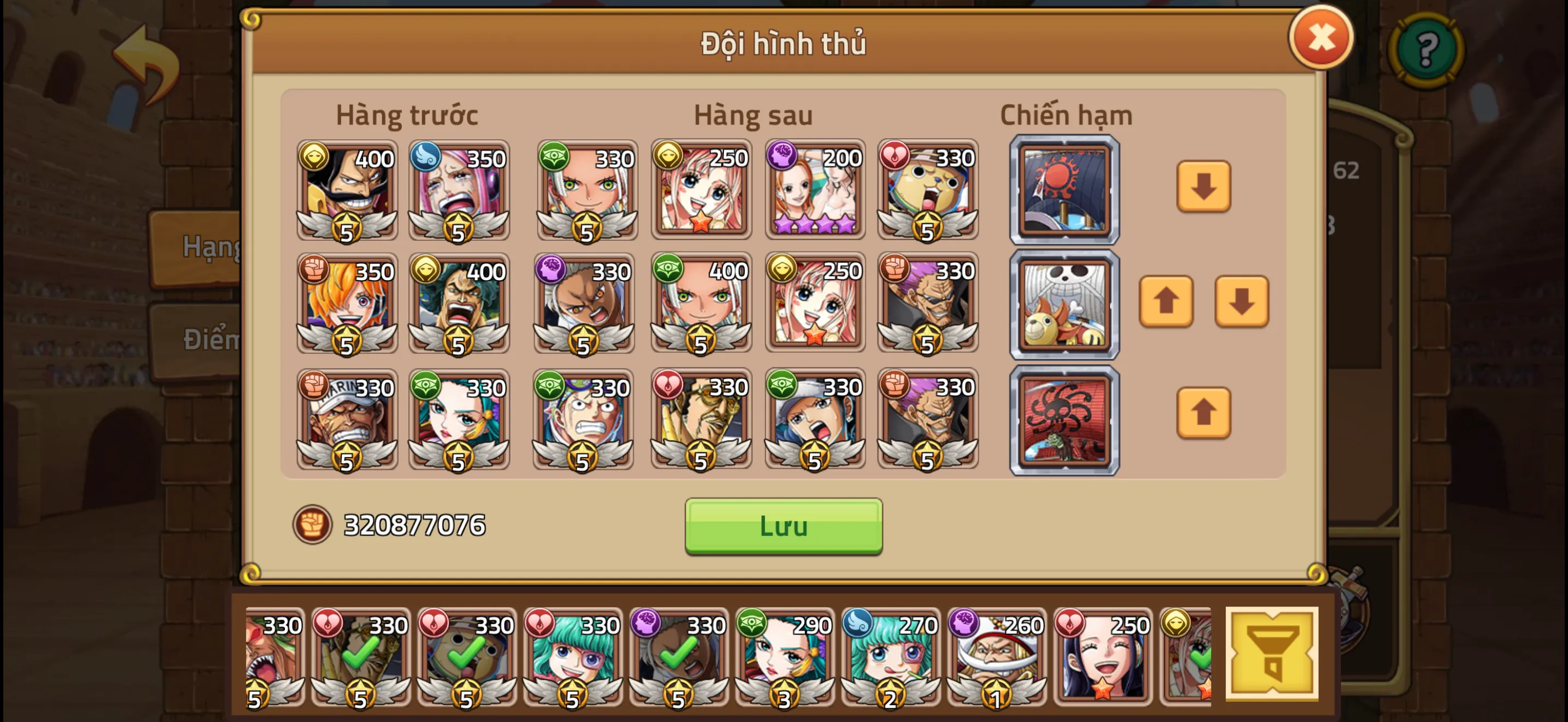Select the red Kuja pirate ship slot
This screenshot has height=722, width=1568.
click(x=1064, y=420)
